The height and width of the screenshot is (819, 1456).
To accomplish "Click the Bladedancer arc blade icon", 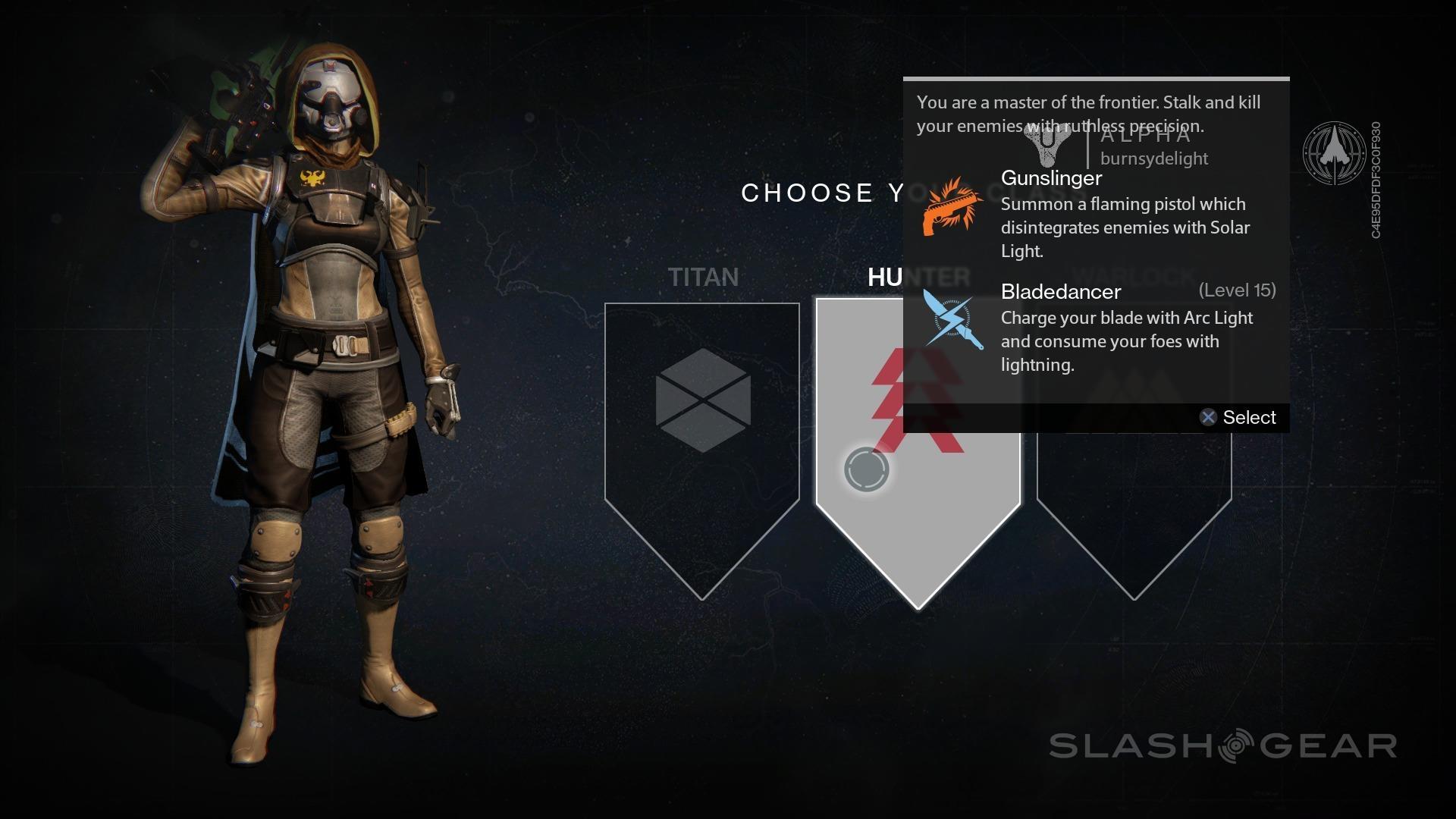I will tap(952, 322).
